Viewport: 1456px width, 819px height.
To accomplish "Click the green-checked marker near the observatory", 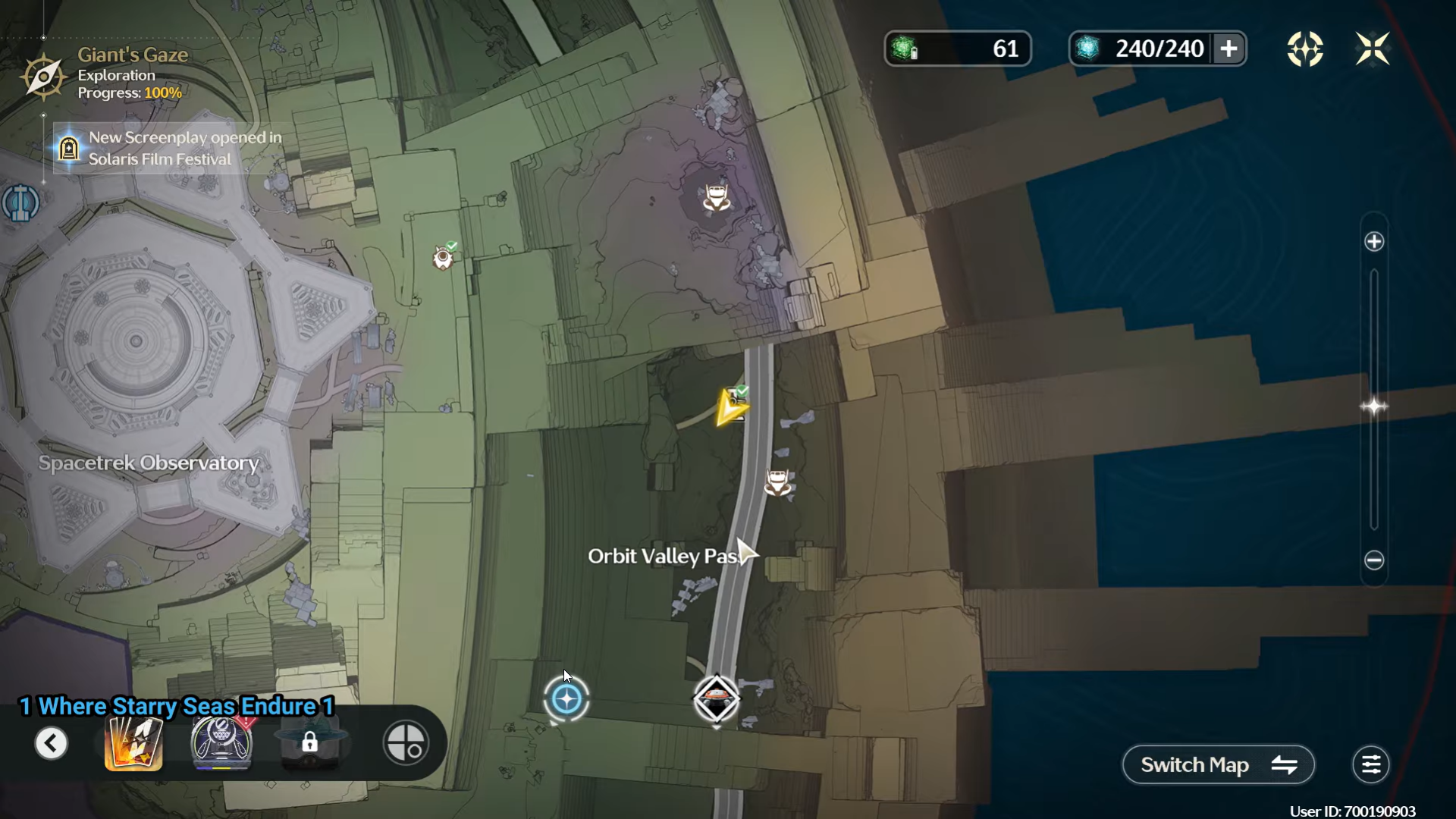I will pos(443,258).
